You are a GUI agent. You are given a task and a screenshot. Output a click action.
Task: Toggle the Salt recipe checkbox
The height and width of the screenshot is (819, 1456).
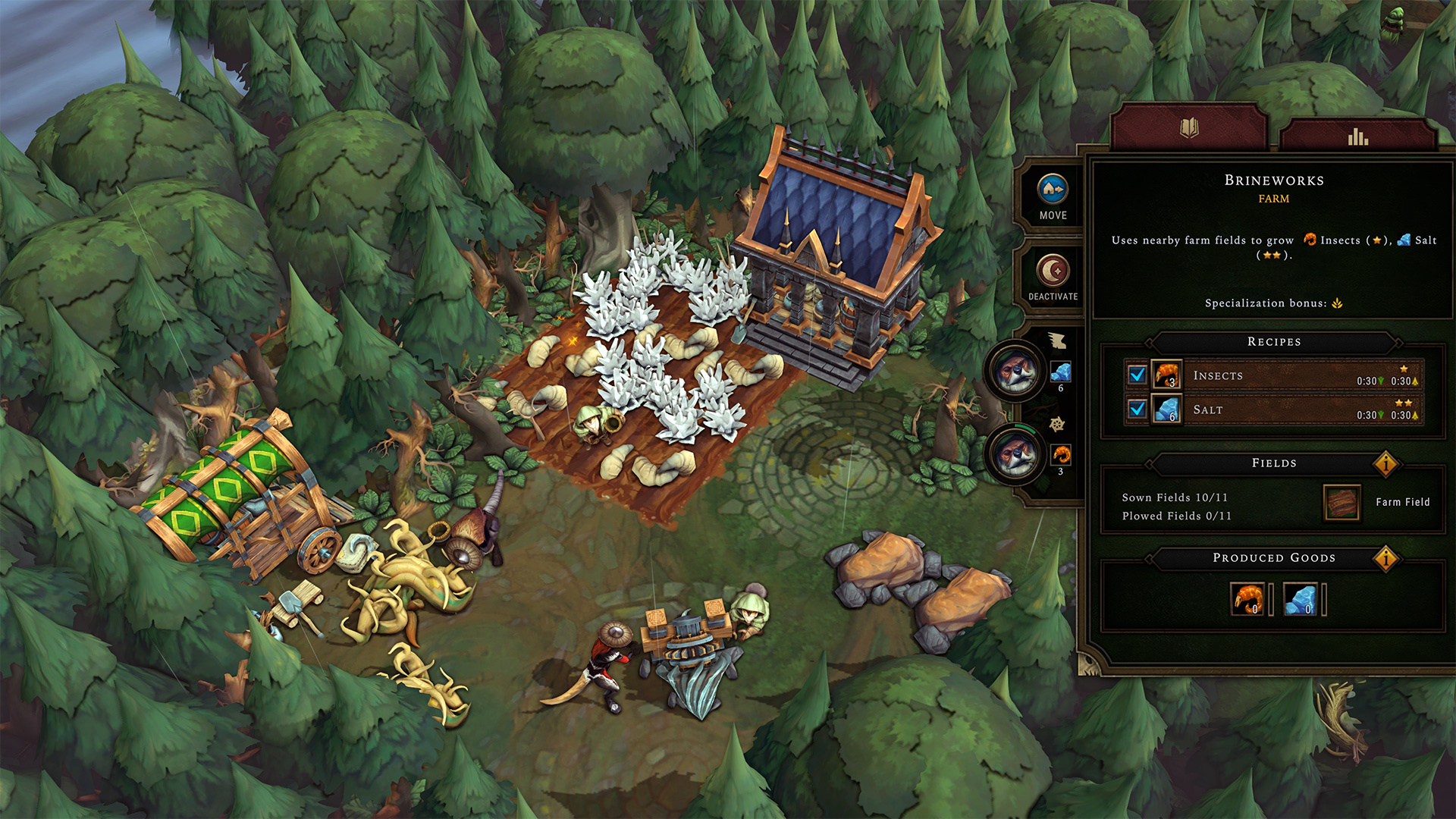[x=1137, y=409]
